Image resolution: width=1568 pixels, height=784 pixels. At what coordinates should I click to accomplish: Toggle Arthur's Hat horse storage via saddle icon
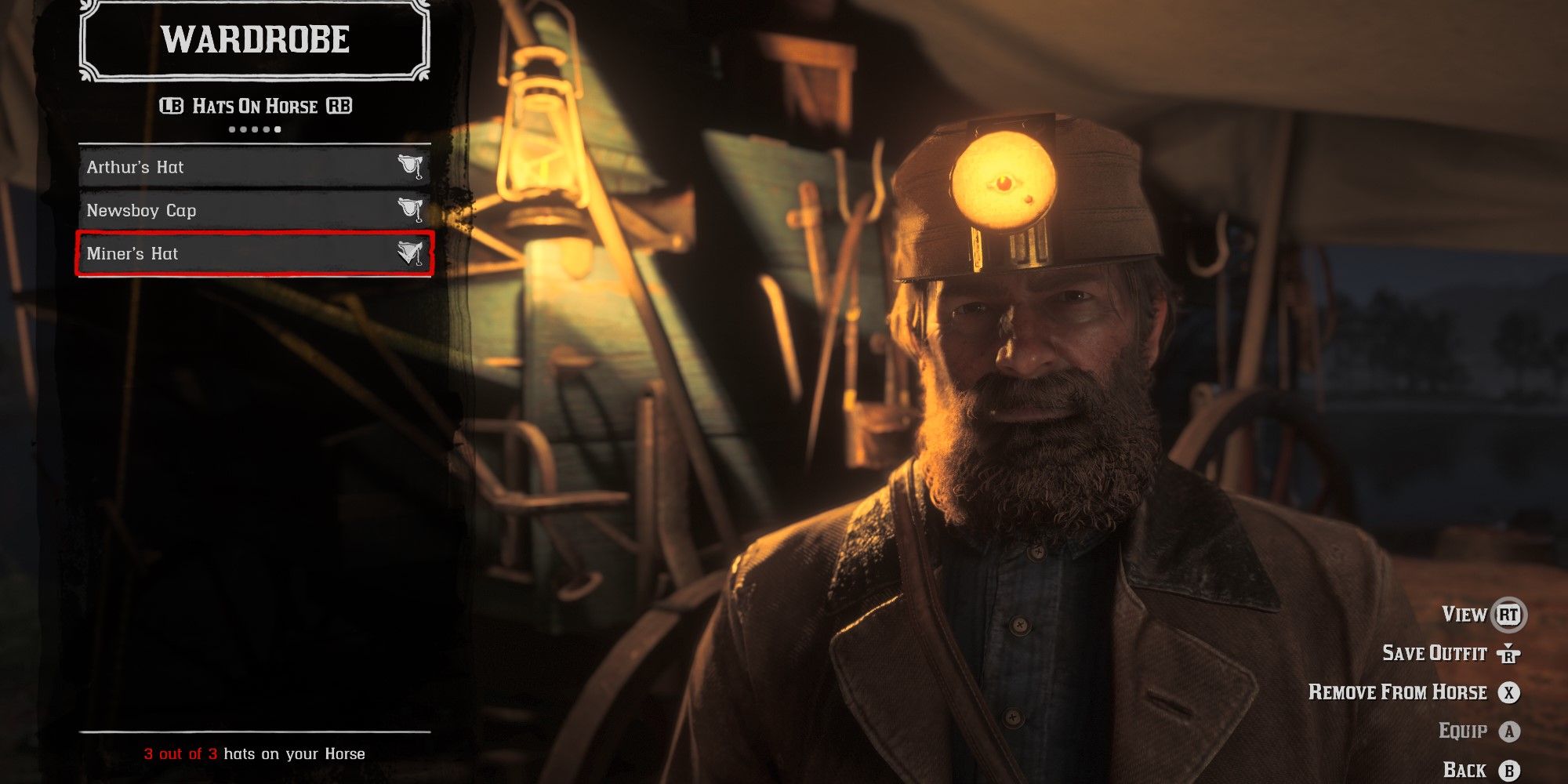(410, 167)
